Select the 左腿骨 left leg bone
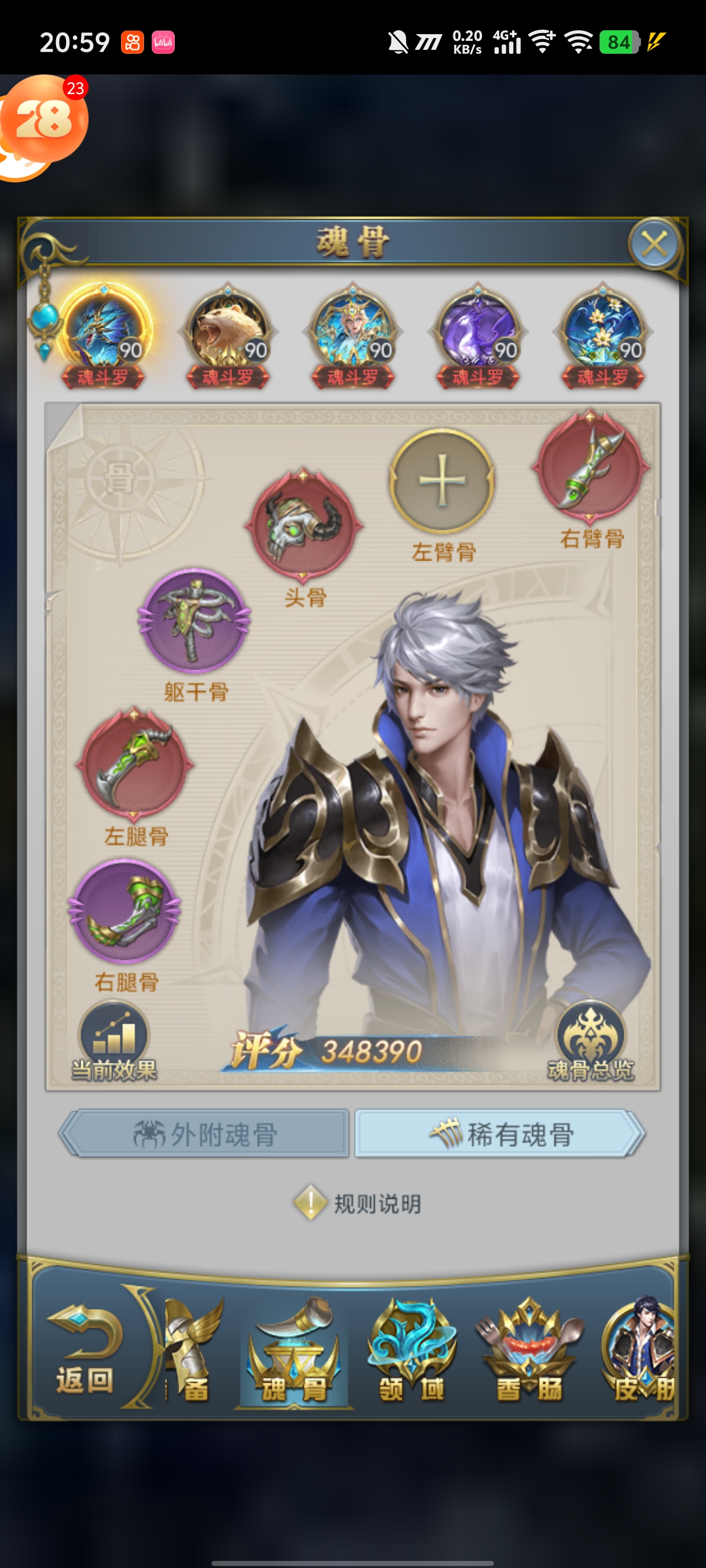 (x=134, y=763)
